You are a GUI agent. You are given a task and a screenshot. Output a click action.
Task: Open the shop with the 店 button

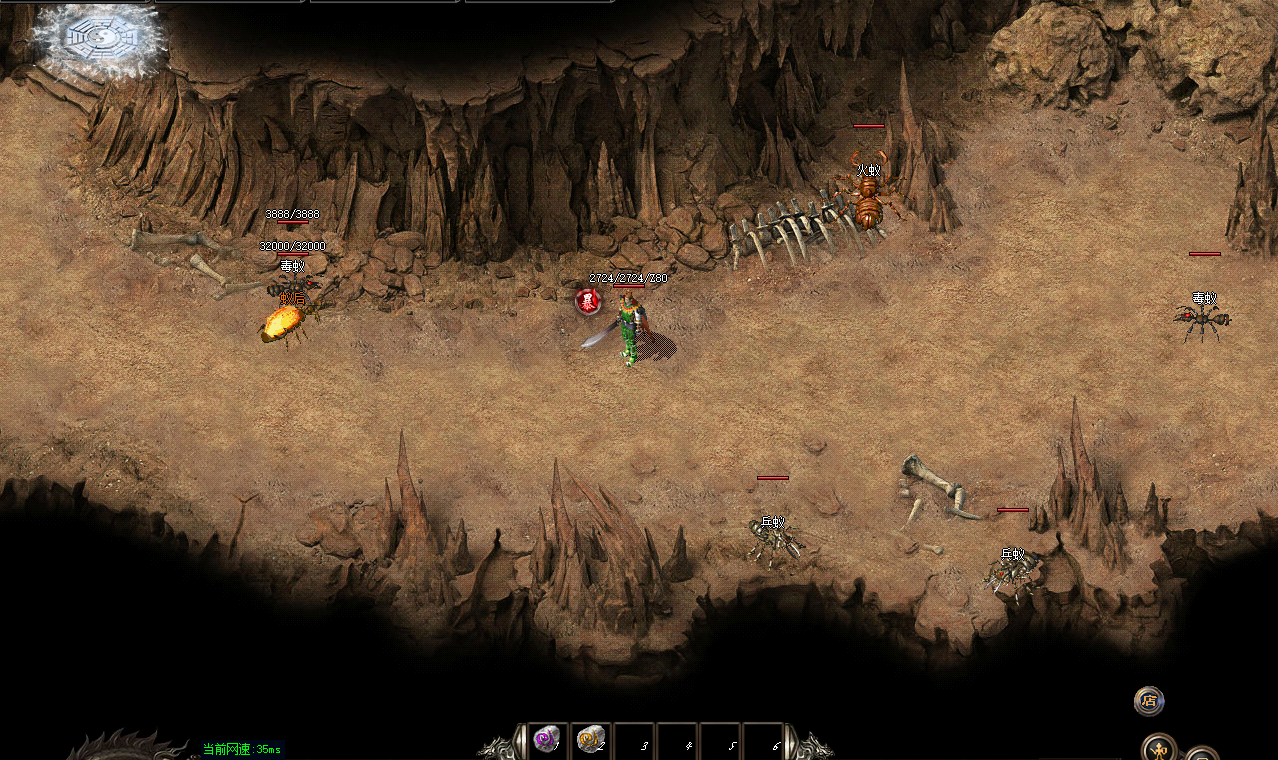coord(1149,700)
